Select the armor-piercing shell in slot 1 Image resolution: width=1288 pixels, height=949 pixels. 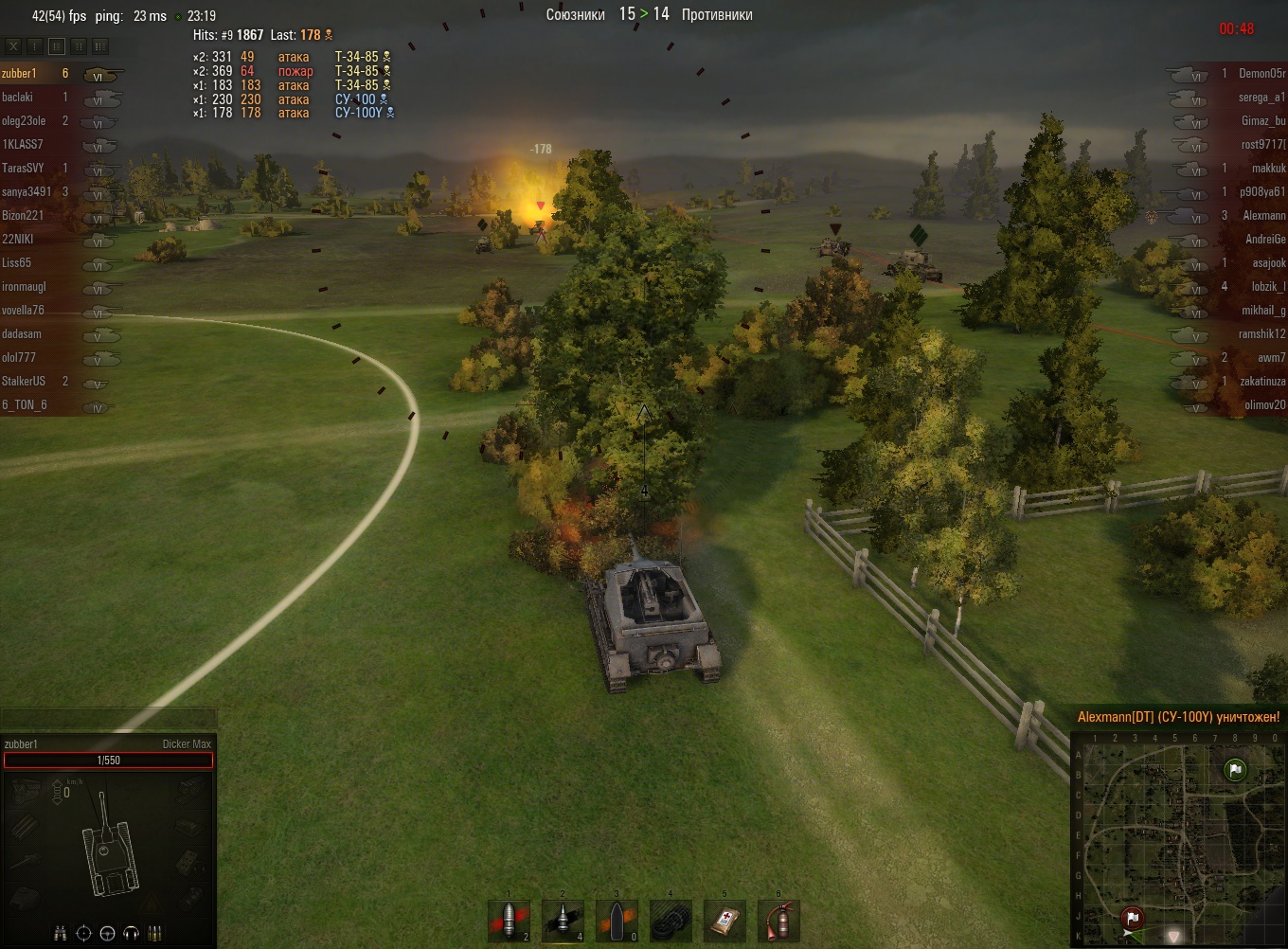point(509,921)
